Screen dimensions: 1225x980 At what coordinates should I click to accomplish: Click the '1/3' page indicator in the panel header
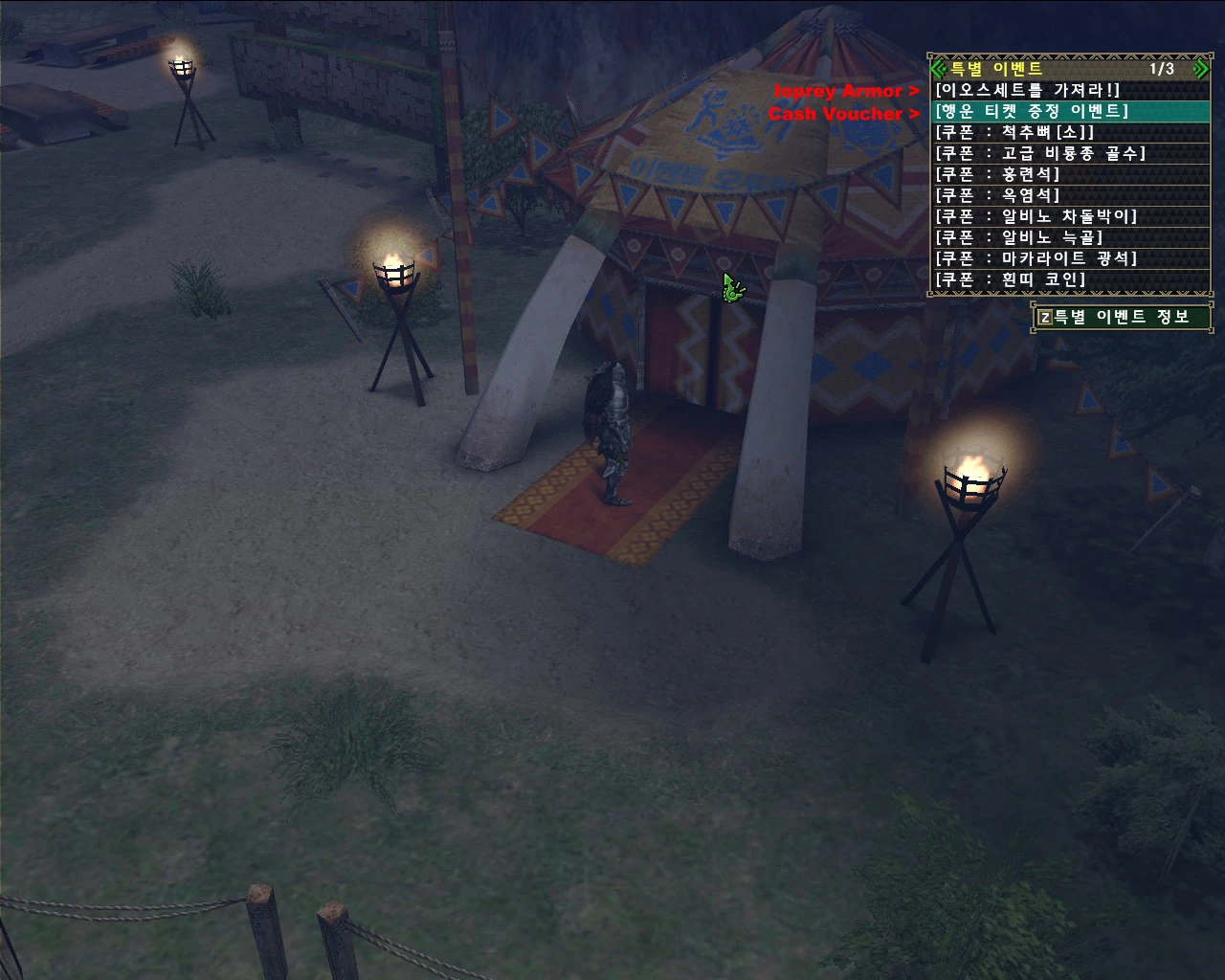coord(1160,68)
